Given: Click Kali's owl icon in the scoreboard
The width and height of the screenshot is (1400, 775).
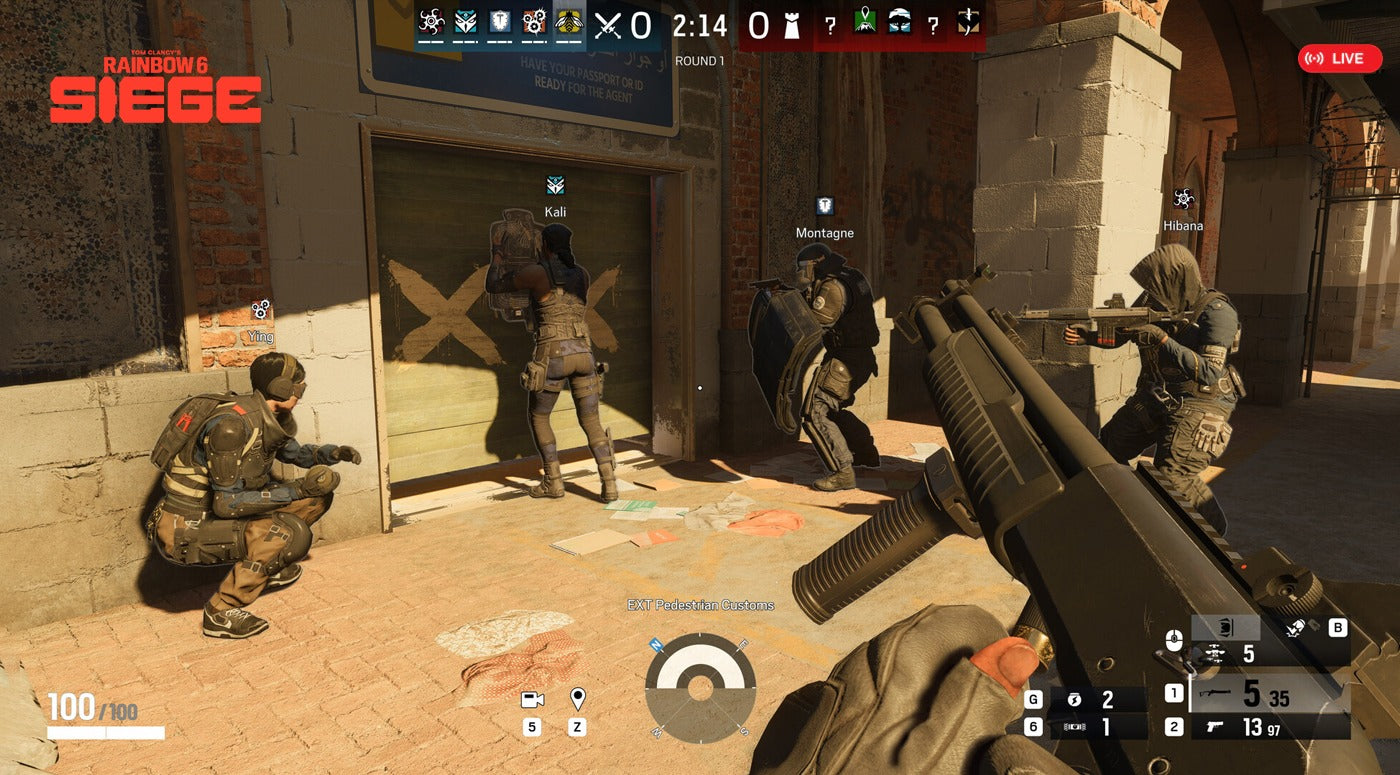Looking at the screenshot, I should 465,22.
